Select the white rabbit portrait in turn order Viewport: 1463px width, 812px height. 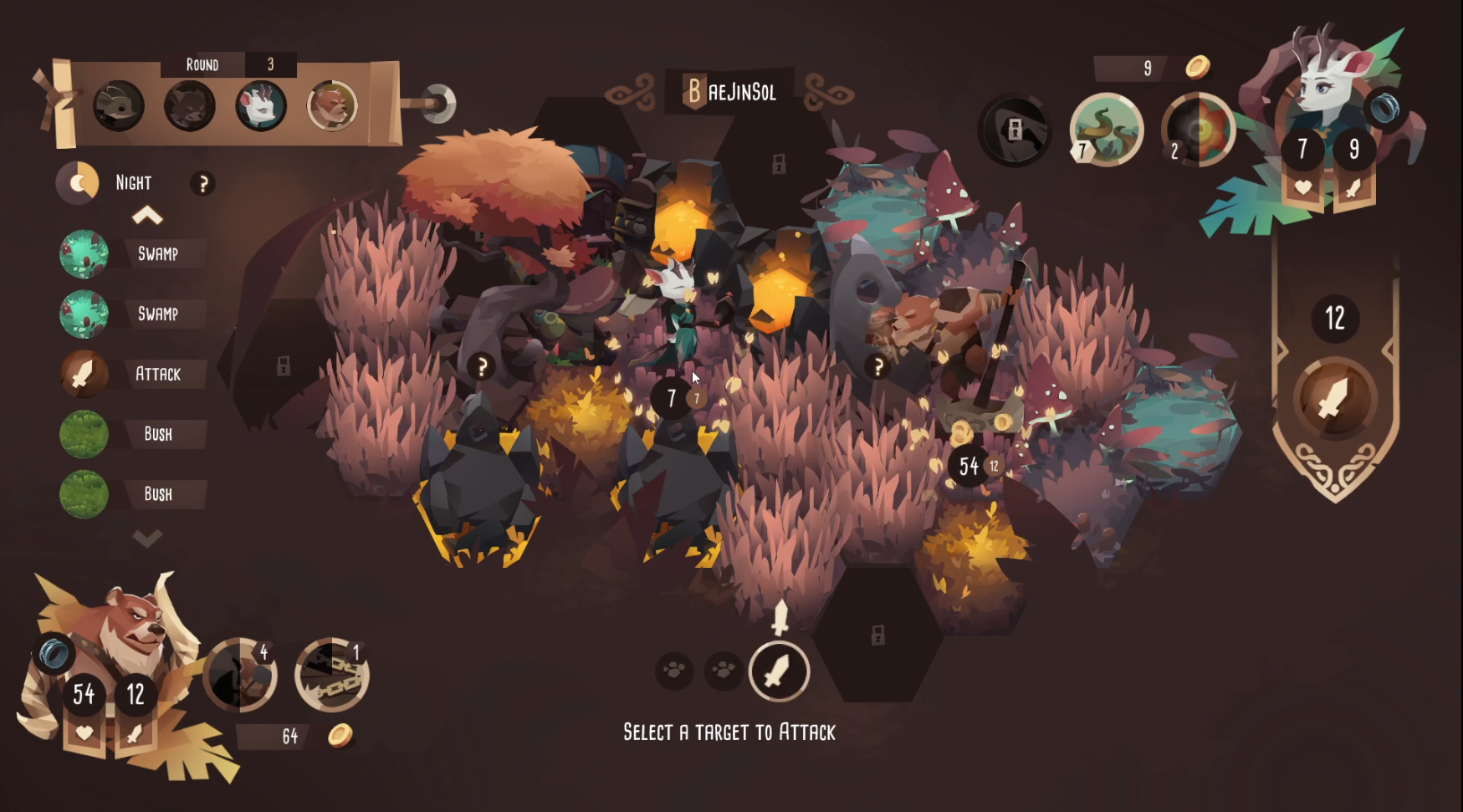point(260,106)
